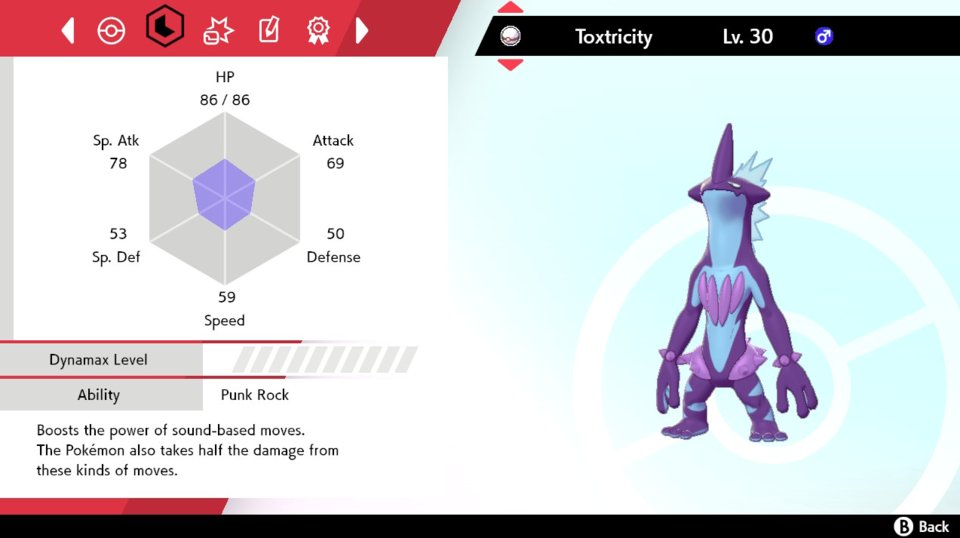Image resolution: width=960 pixels, height=538 pixels.
Task: Click the red up arrow above Toxtricity's name
Action: pyautogui.click(x=510, y=8)
